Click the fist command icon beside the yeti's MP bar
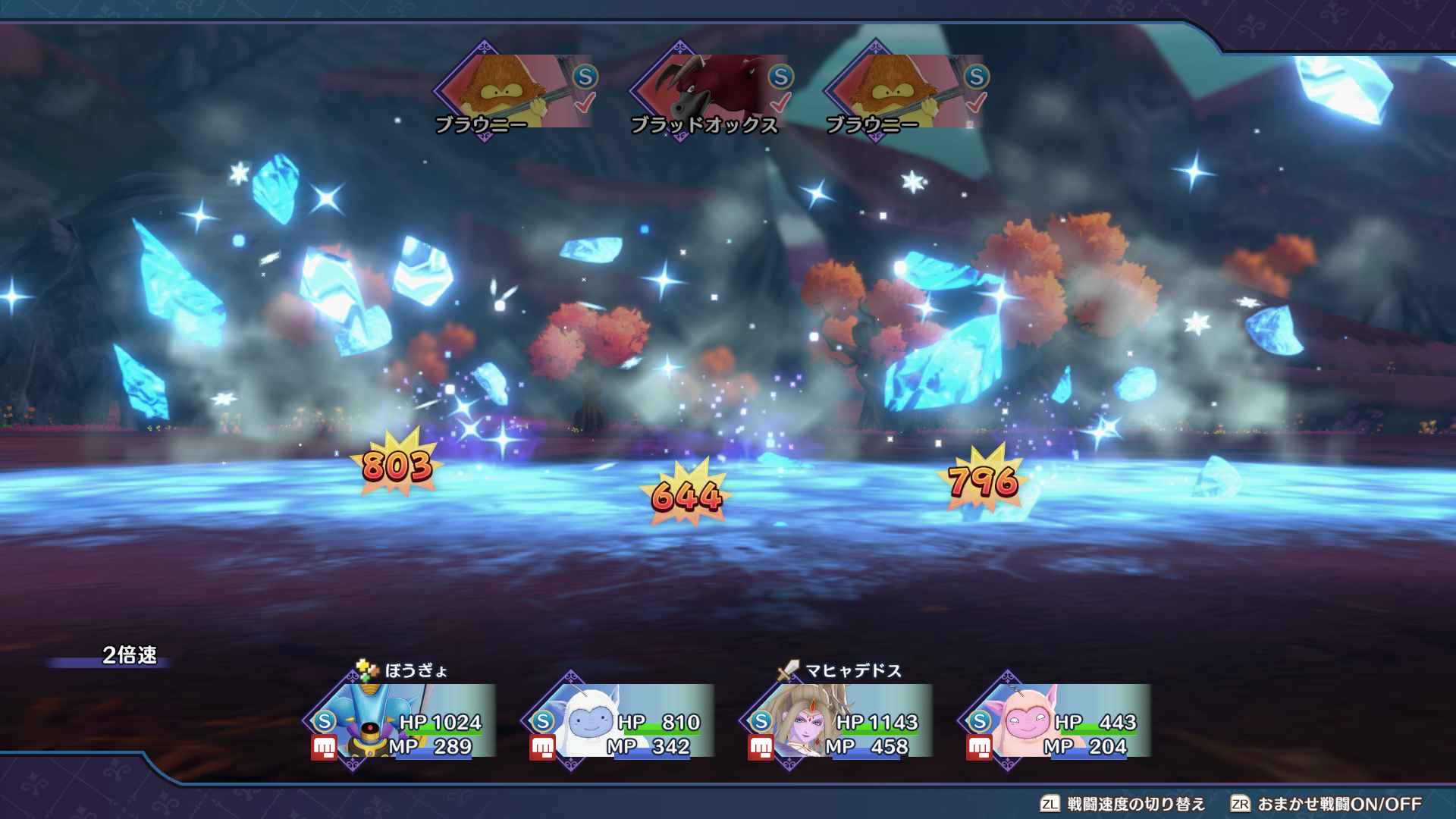This screenshot has width=1456, height=819. 542,748
